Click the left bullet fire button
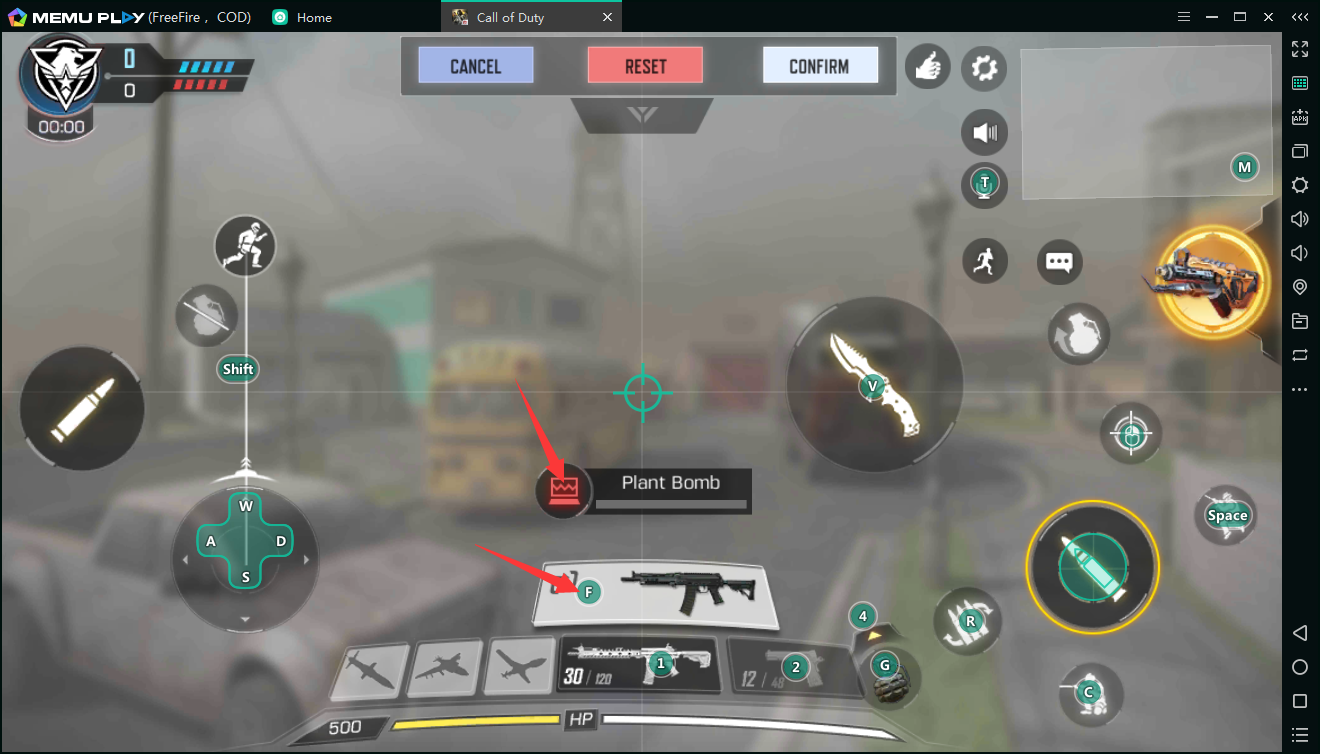1320x754 pixels. [x=82, y=408]
